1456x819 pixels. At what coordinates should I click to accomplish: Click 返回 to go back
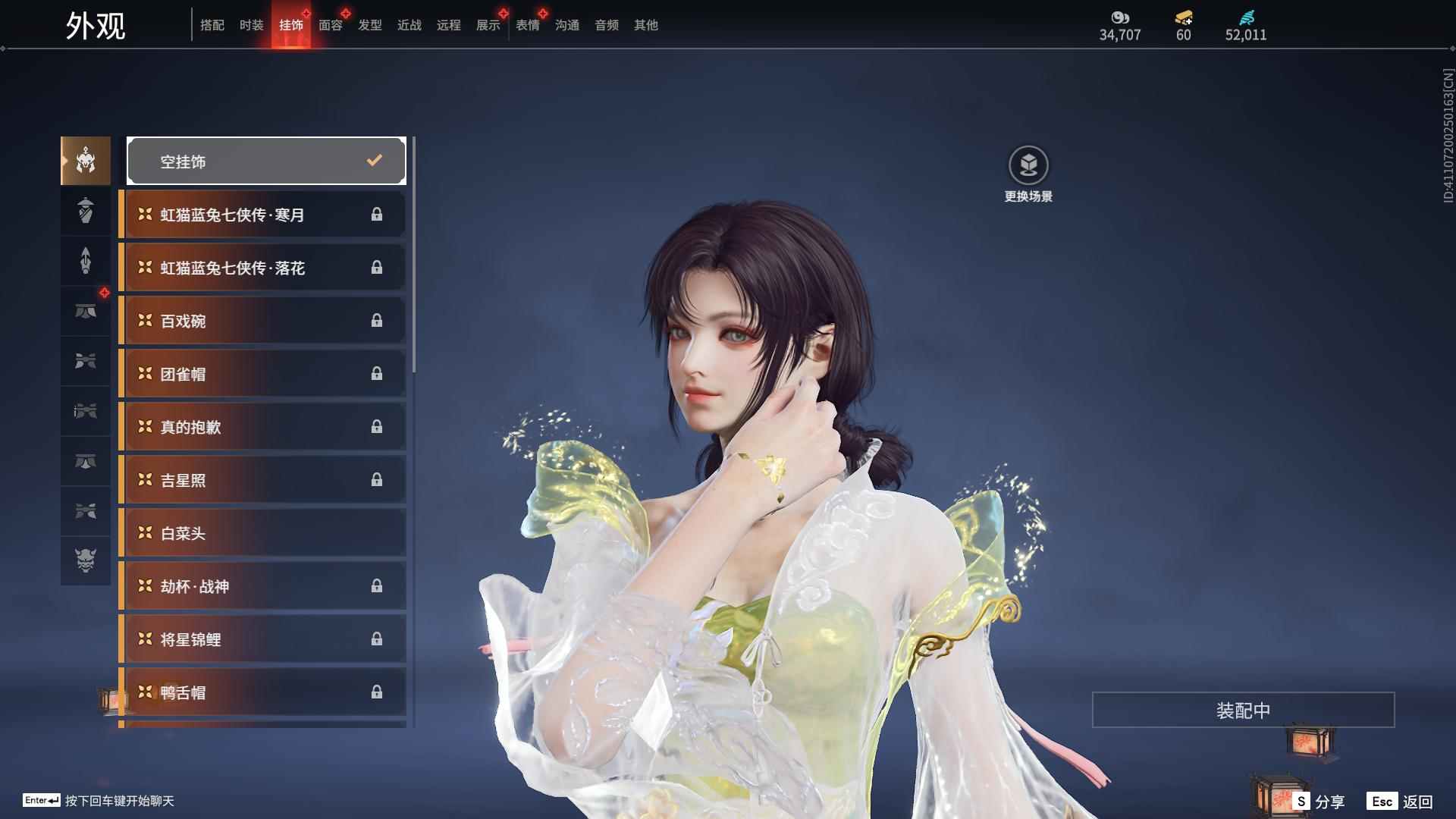(x=1402, y=801)
